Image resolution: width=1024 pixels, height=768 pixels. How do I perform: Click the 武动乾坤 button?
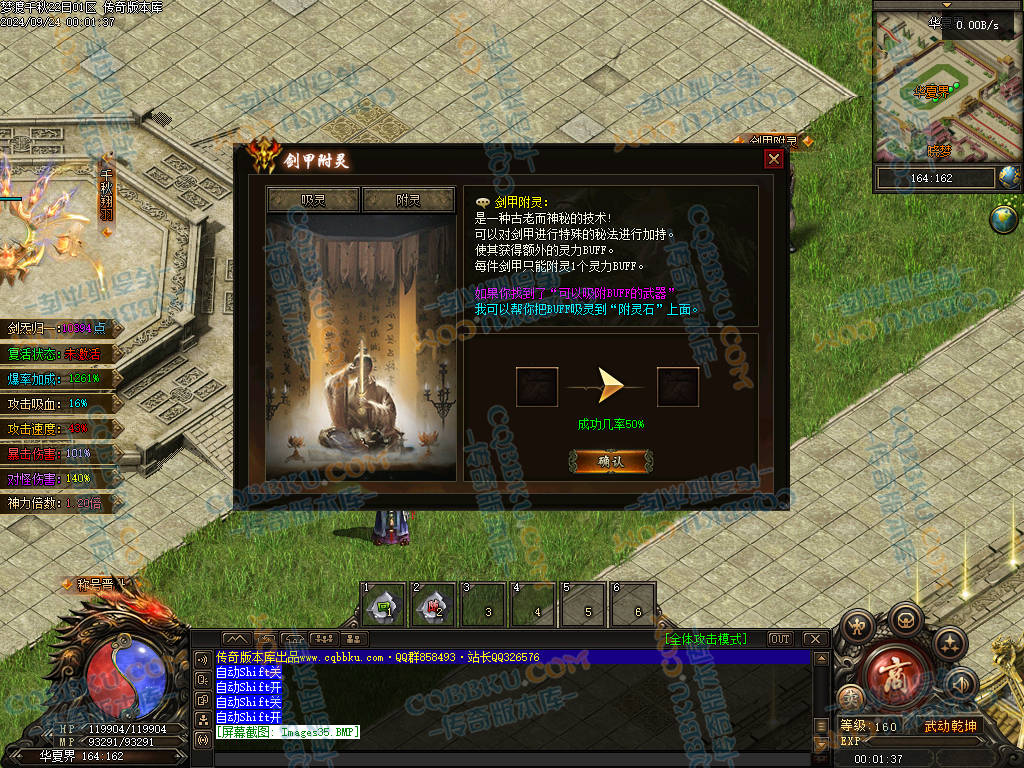tap(949, 726)
